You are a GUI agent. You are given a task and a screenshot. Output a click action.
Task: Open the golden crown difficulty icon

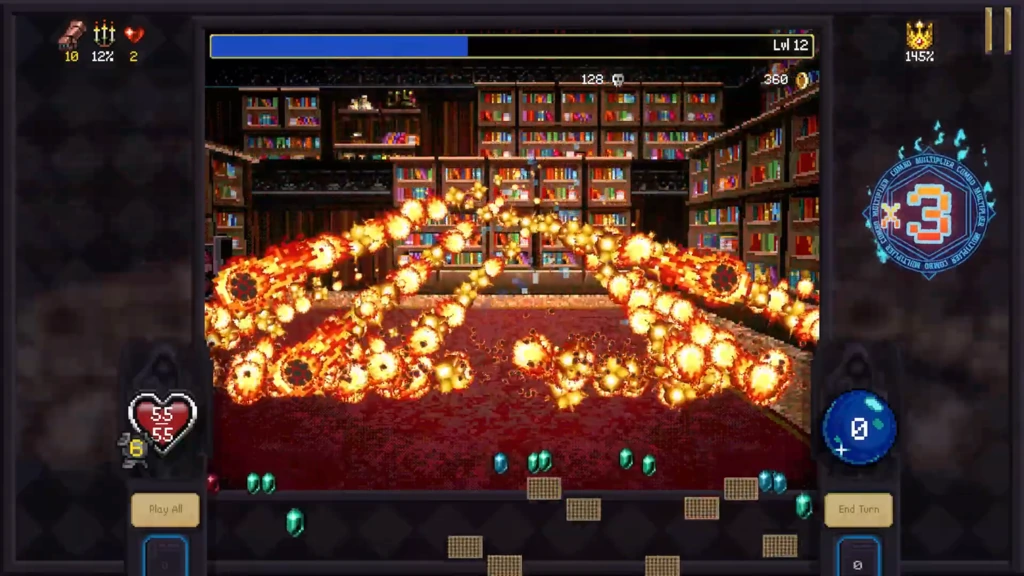point(919,36)
